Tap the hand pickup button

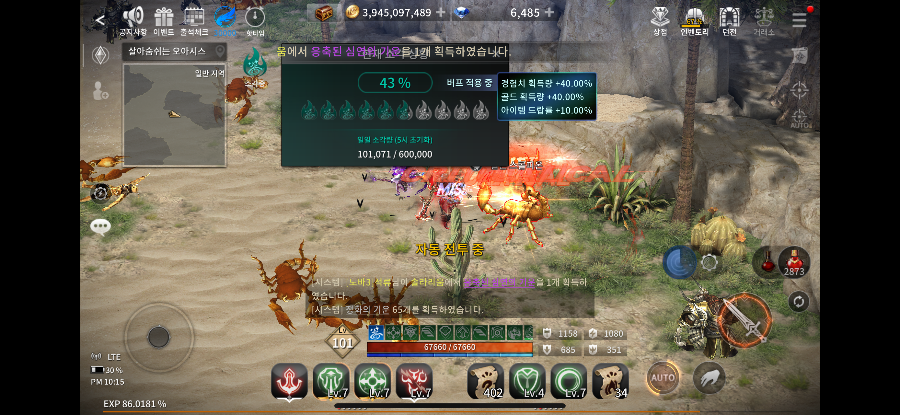709,377
